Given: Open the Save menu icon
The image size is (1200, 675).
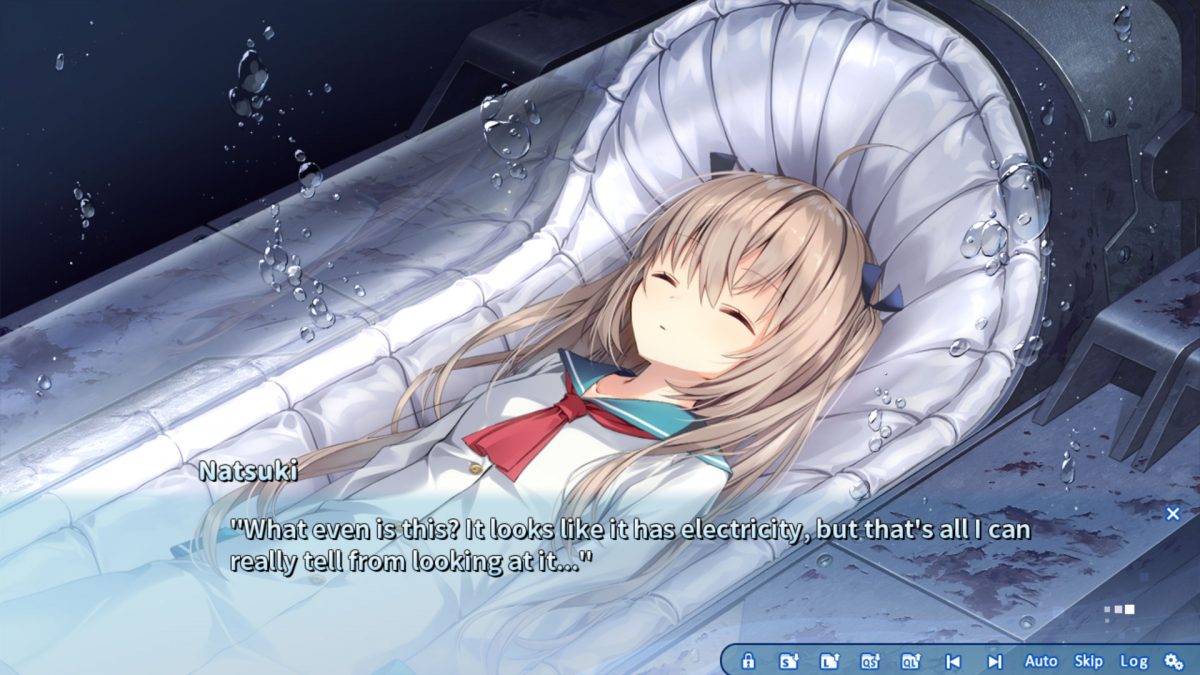Looking at the screenshot, I should click(789, 661).
